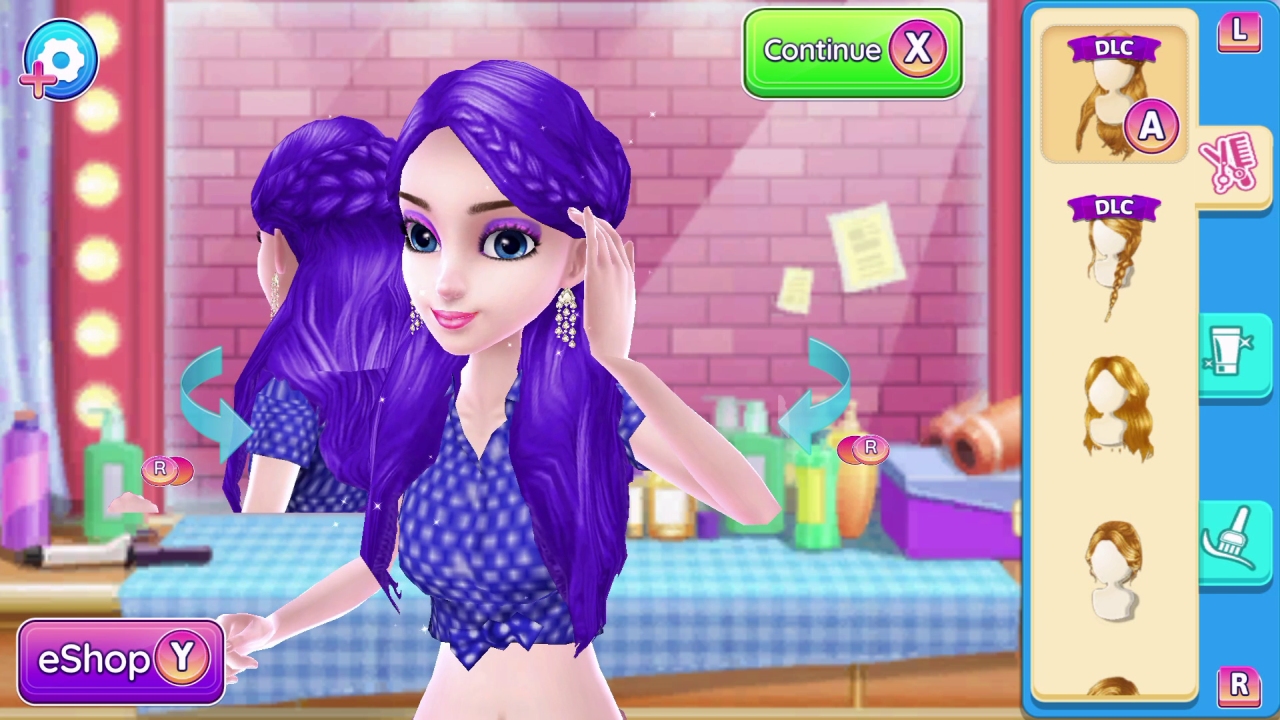Open the game settings gear icon
Screen dimensions: 1280x720
pyautogui.click(x=58, y=60)
